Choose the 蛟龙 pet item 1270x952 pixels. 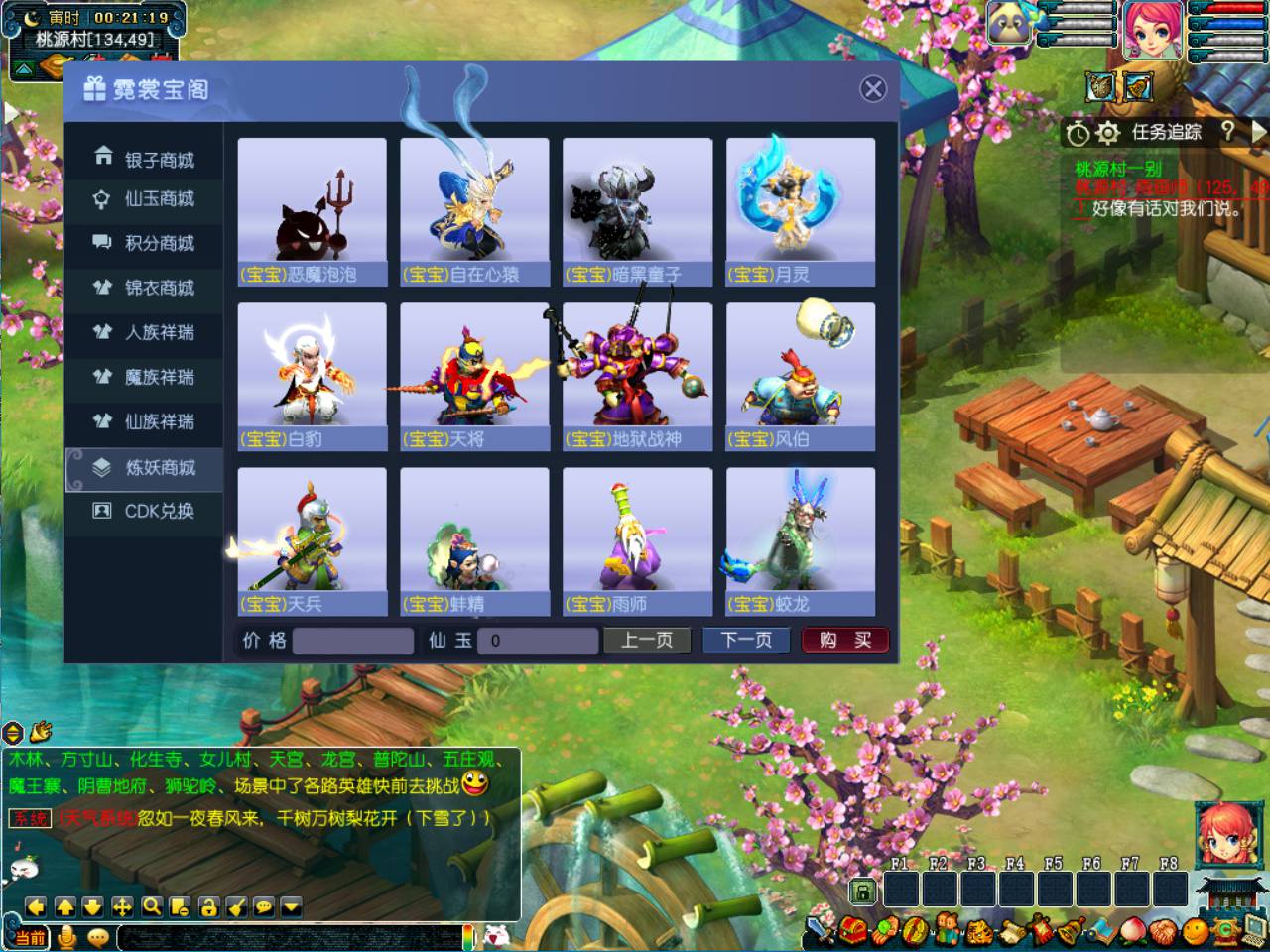point(800,541)
